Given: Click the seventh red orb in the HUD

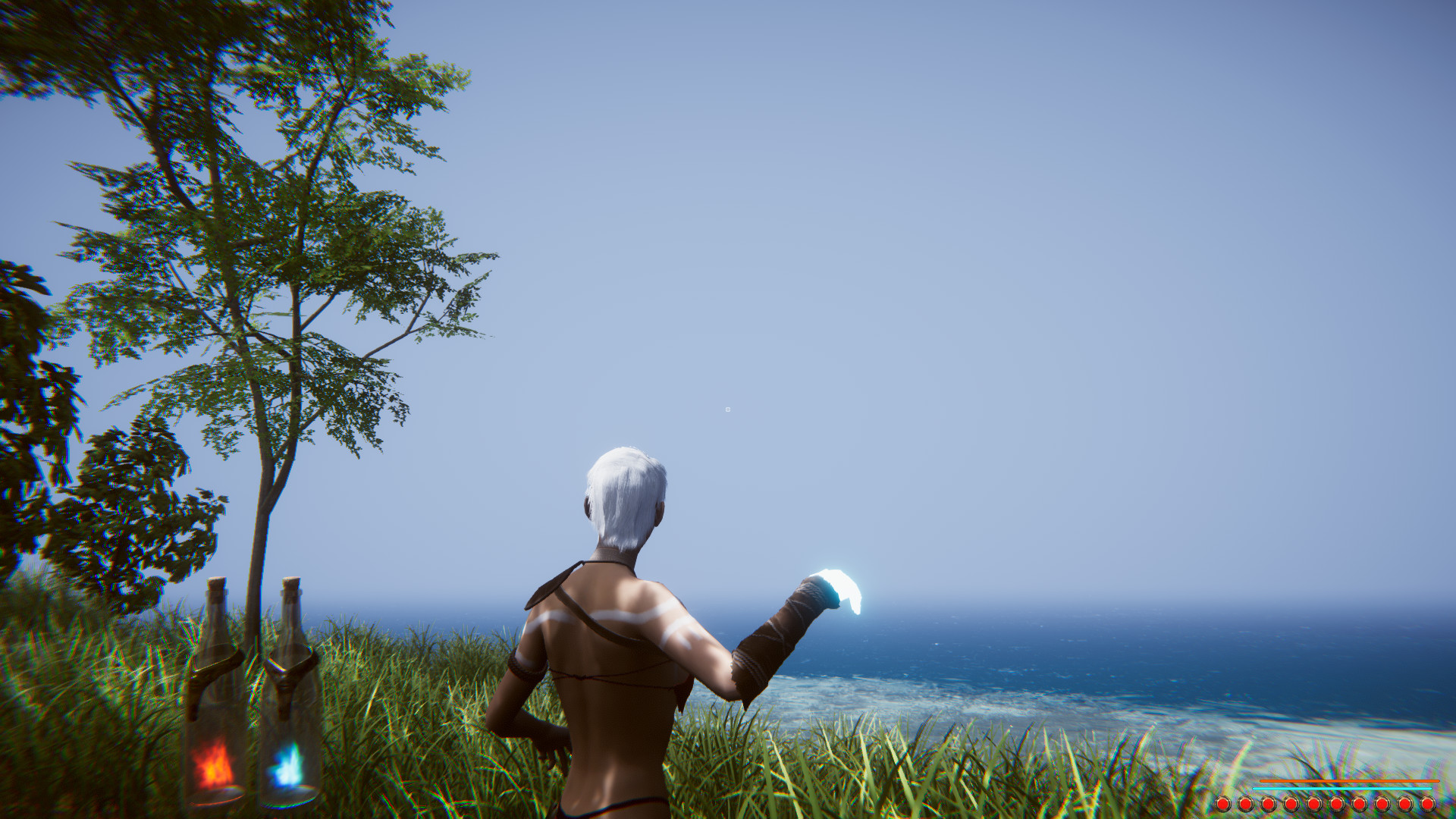Looking at the screenshot, I should coord(1359,803).
